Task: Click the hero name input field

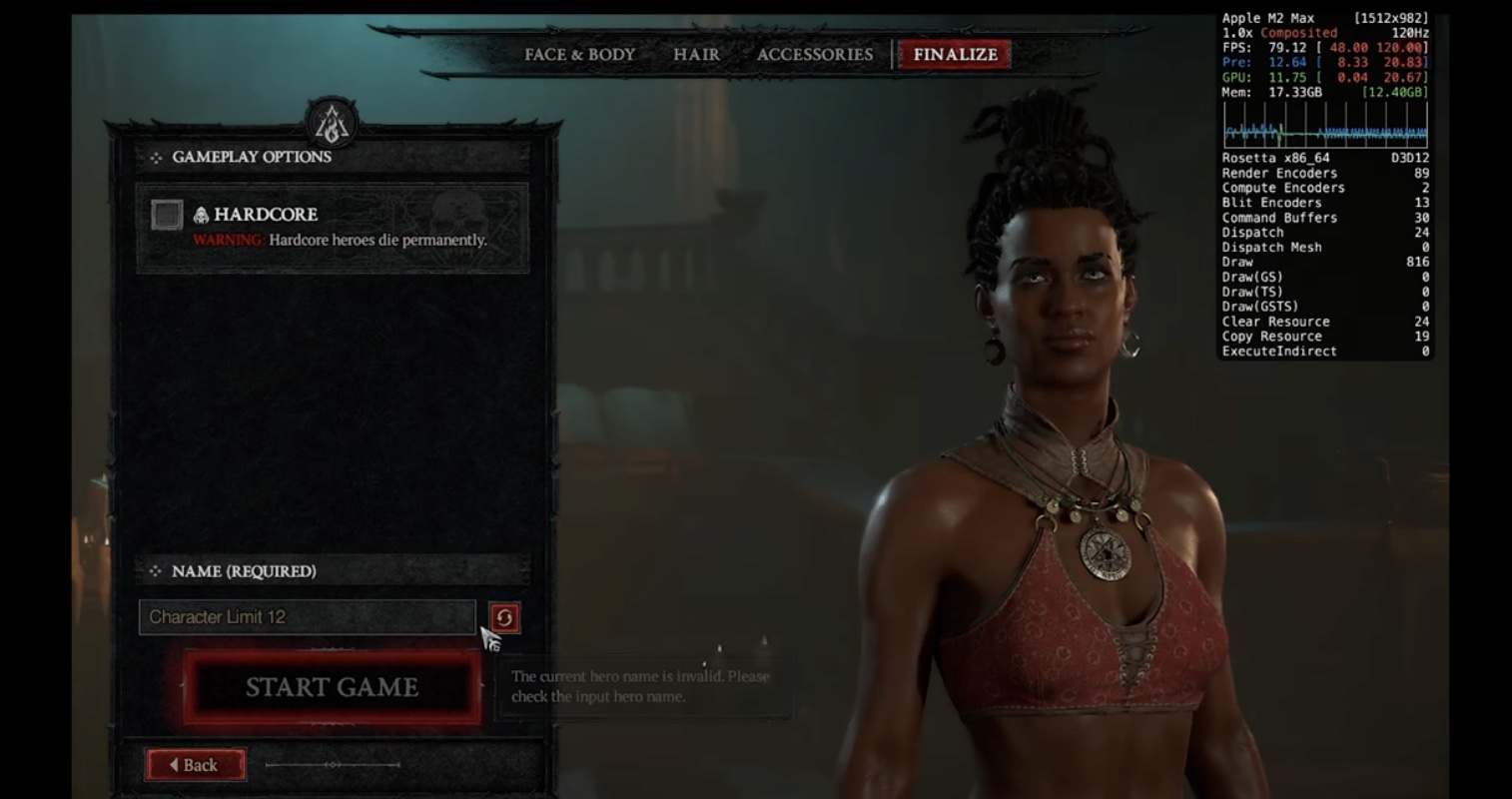Action: point(307,617)
